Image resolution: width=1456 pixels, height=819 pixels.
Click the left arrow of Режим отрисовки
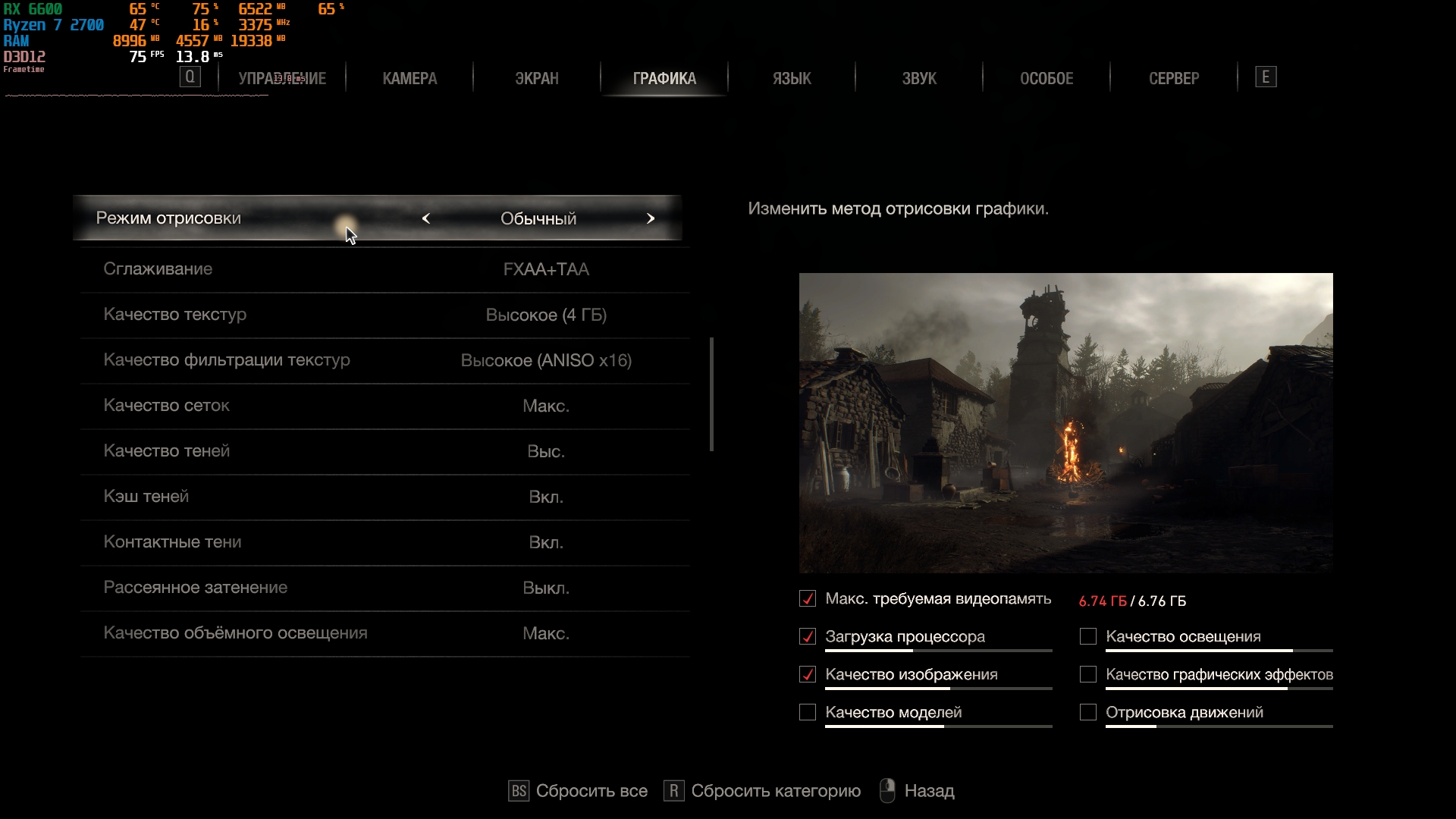point(426,218)
